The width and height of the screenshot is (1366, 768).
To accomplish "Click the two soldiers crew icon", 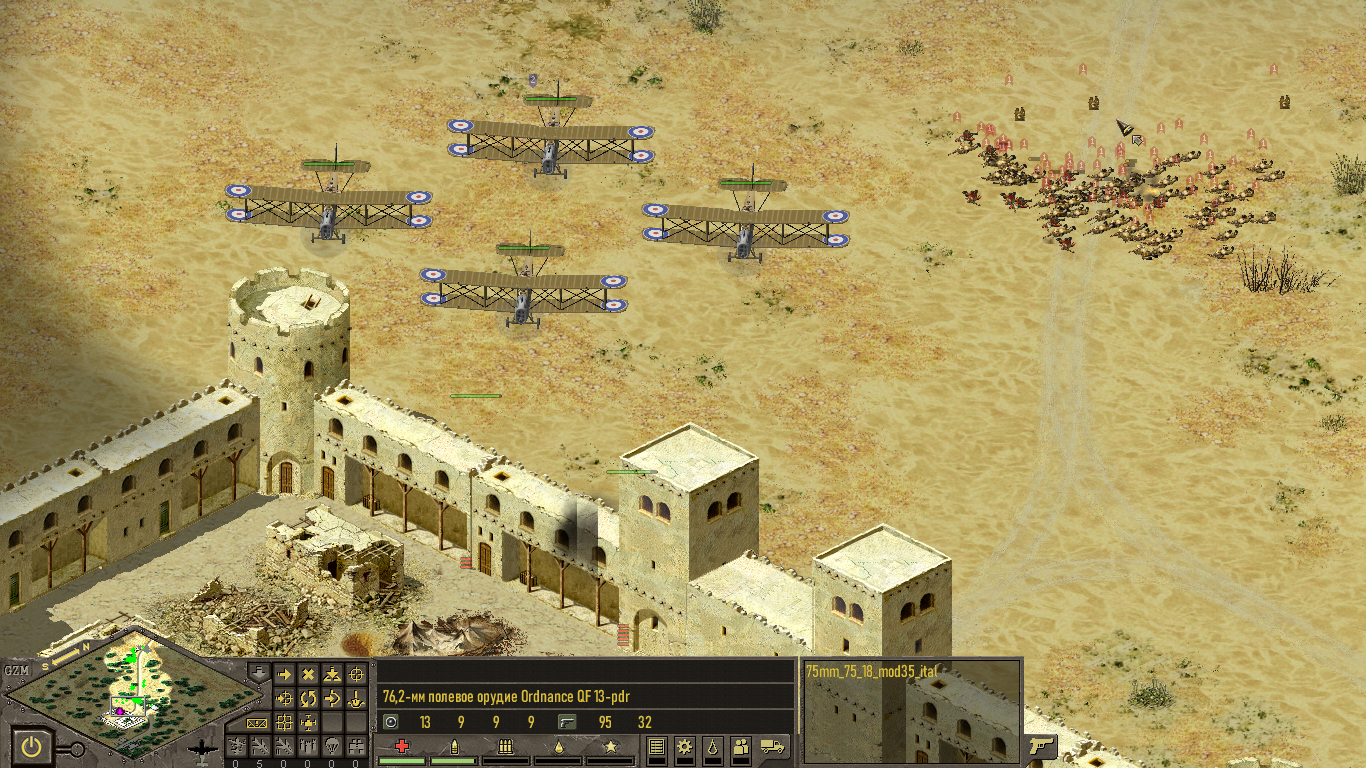I will tap(741, 746).
